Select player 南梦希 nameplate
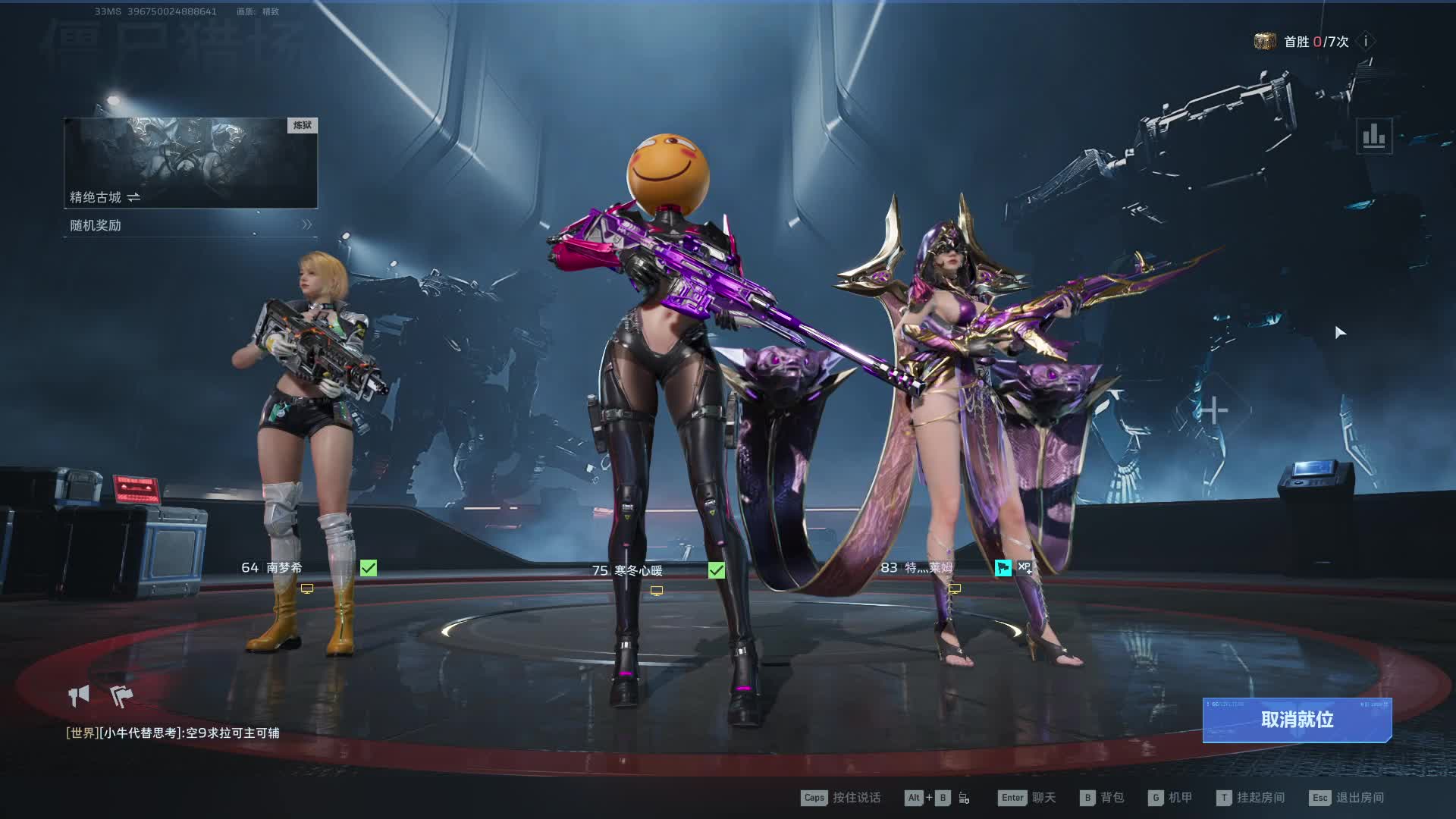 [x=284, y=567]
